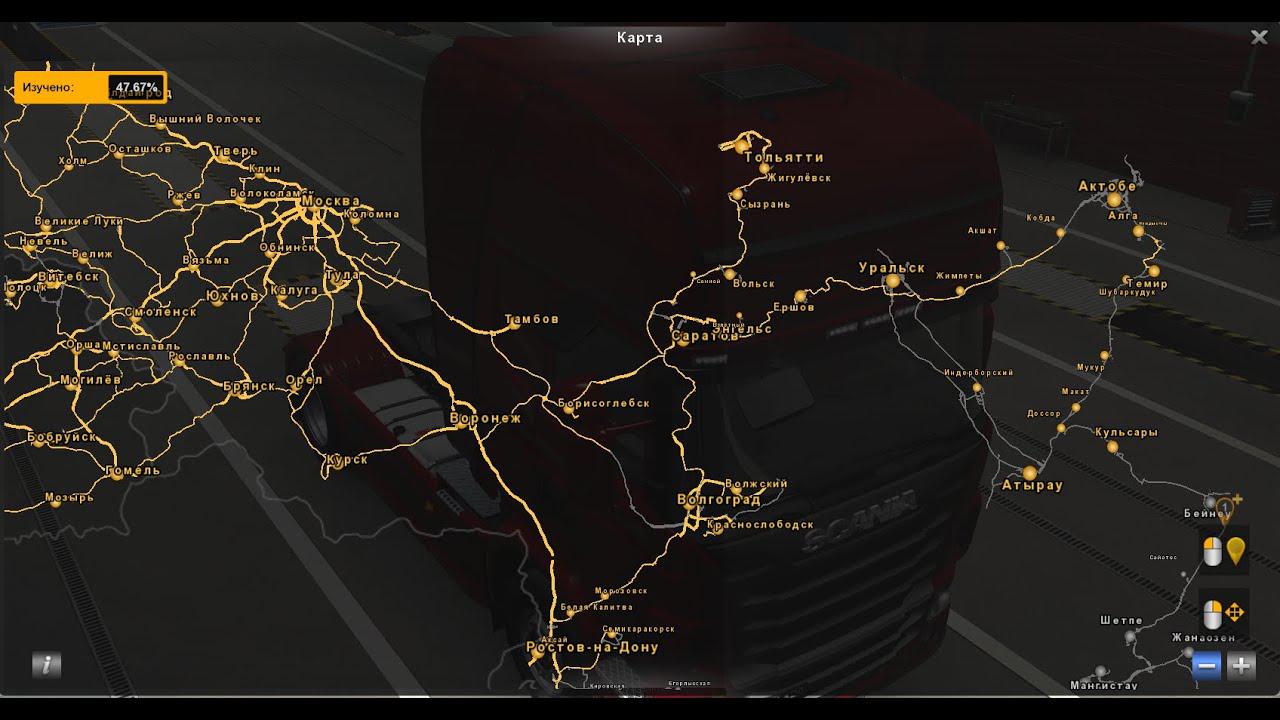Pick the Уральск city marker
Screen dimensions: 1280x720
coord(892,282)
